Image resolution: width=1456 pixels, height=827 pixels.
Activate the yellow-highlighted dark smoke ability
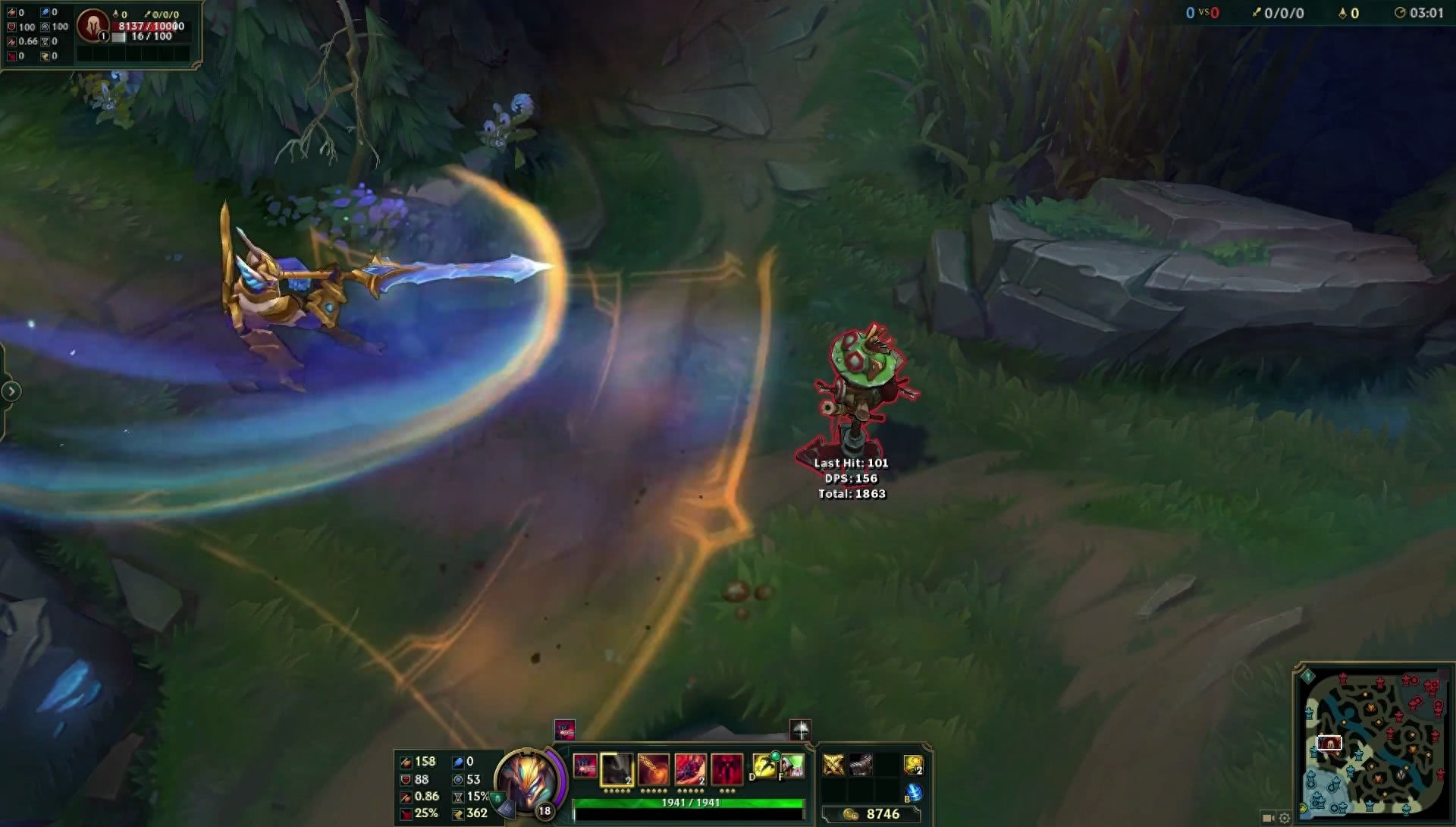(x=617, y=769)
